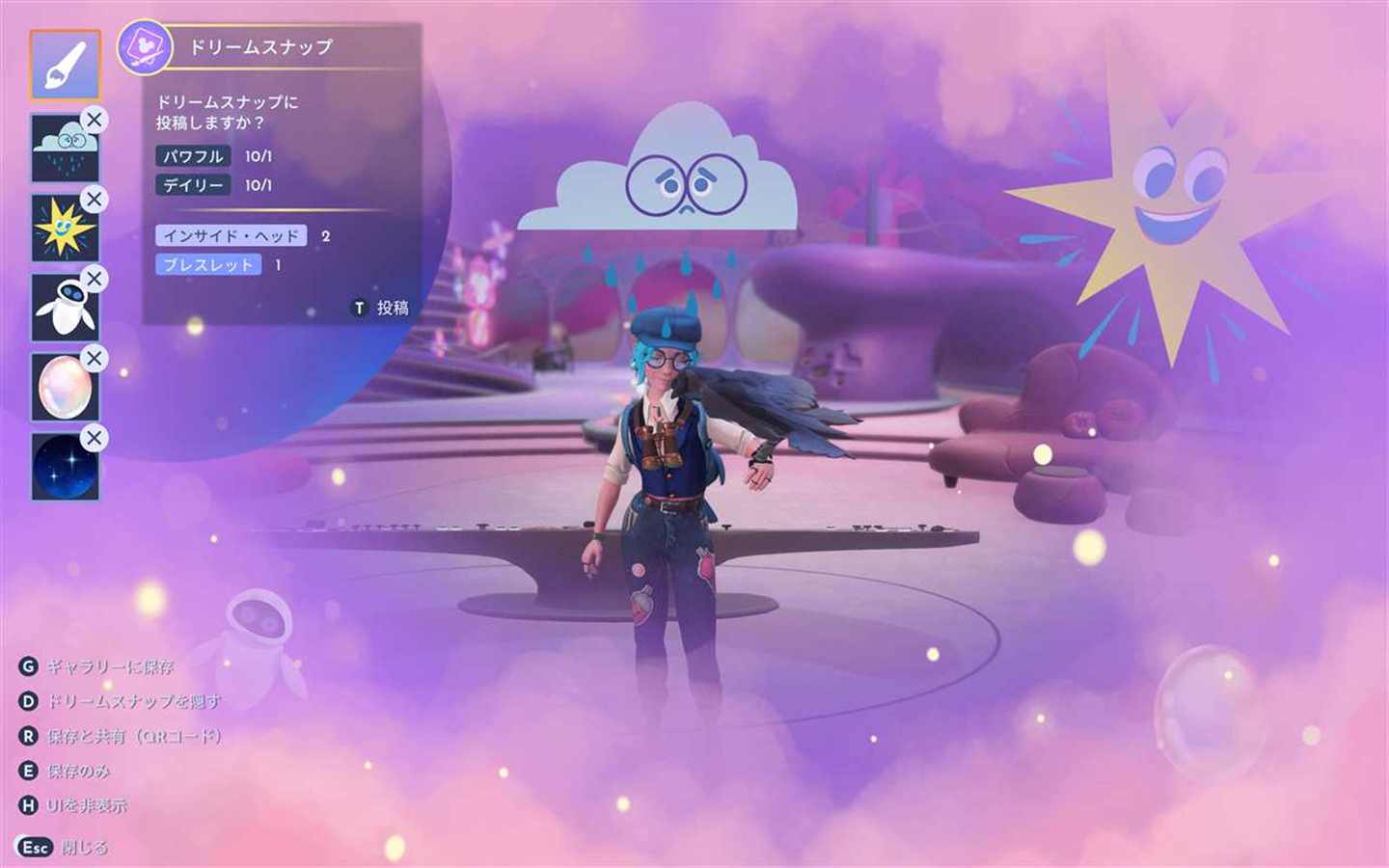Image resolution: width=1389 pixels, height=868 pixels.
Task: Remove the smiling sun sticker
Action: [x=94, y=200]
